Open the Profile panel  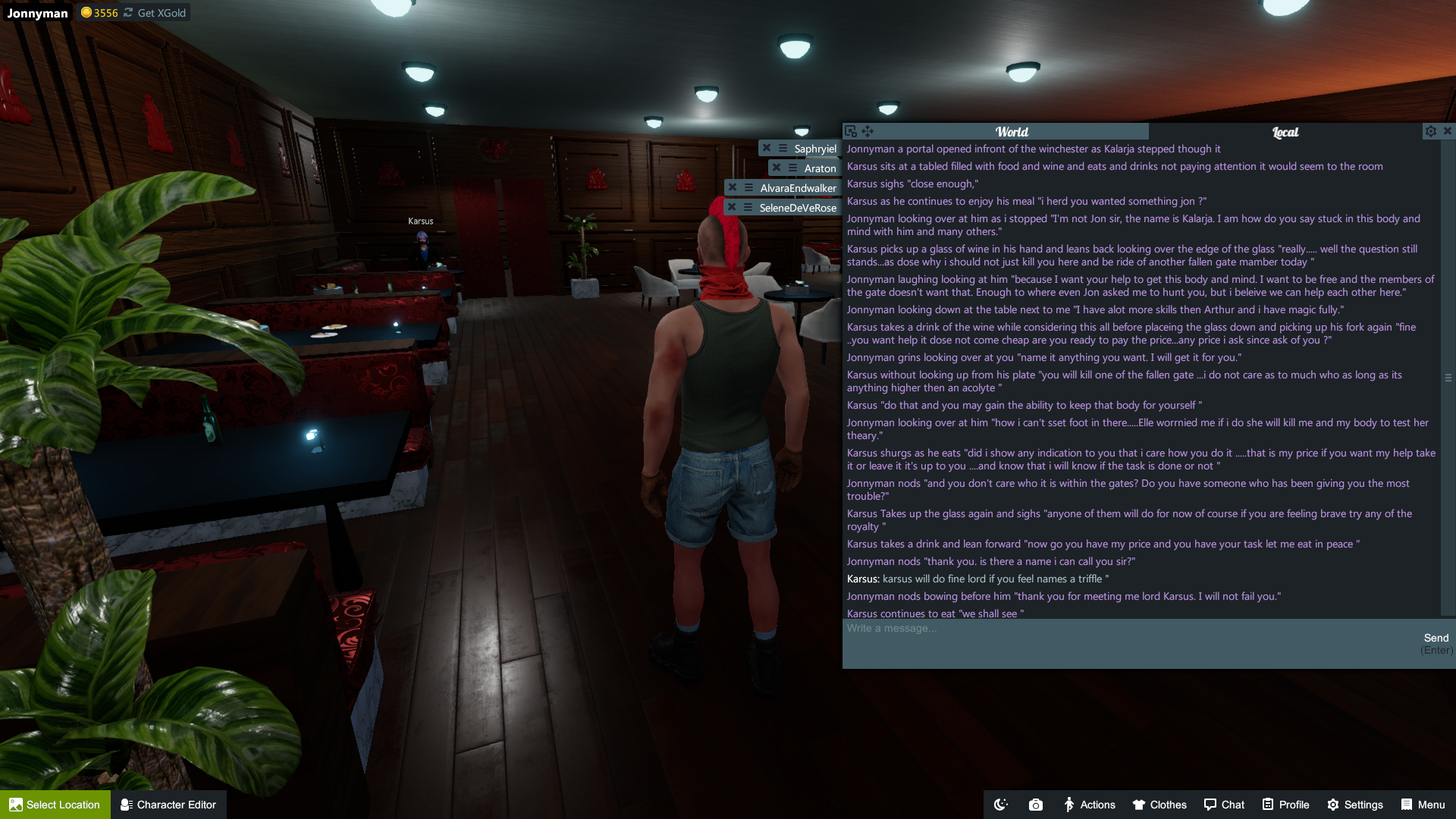click(x=1286, y=805)
